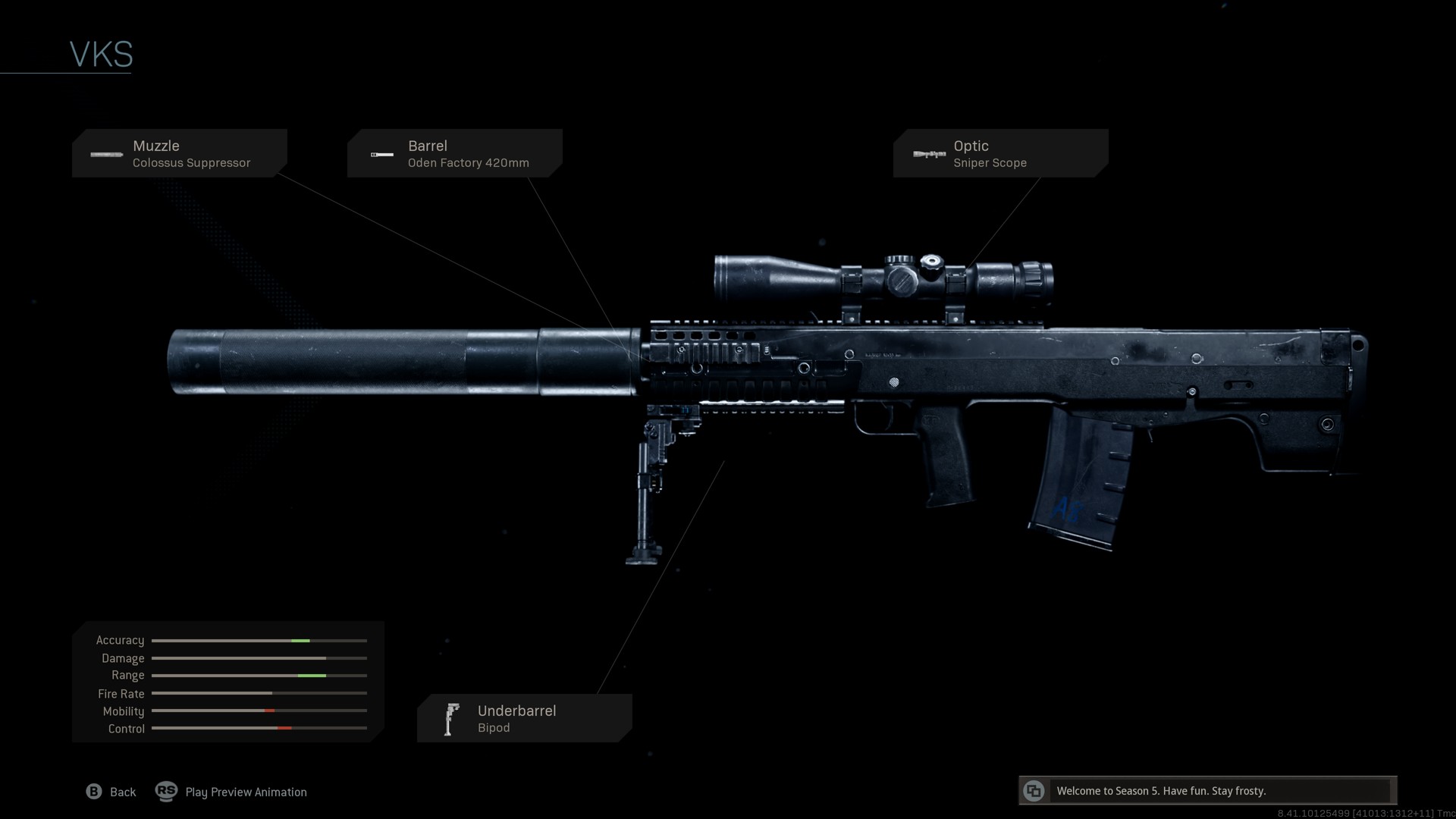The image size is (1456, 819).
Task: Open the Barrel Oden Factory 420mm slot
Action: tap(454, 153)
